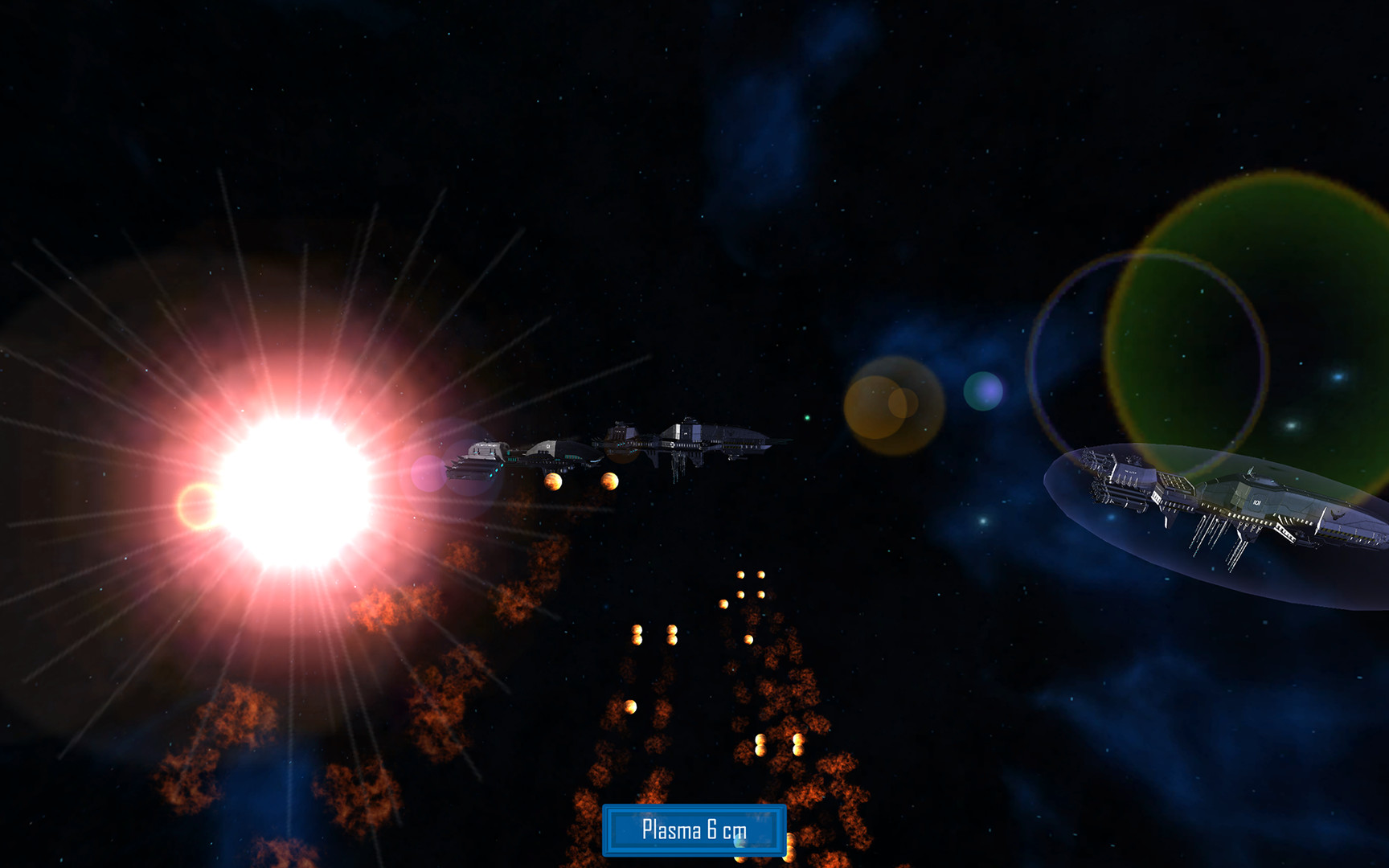Select the Plasma 6 cm weapon button
Screen dimensions: 1389x868
[694, 829]
